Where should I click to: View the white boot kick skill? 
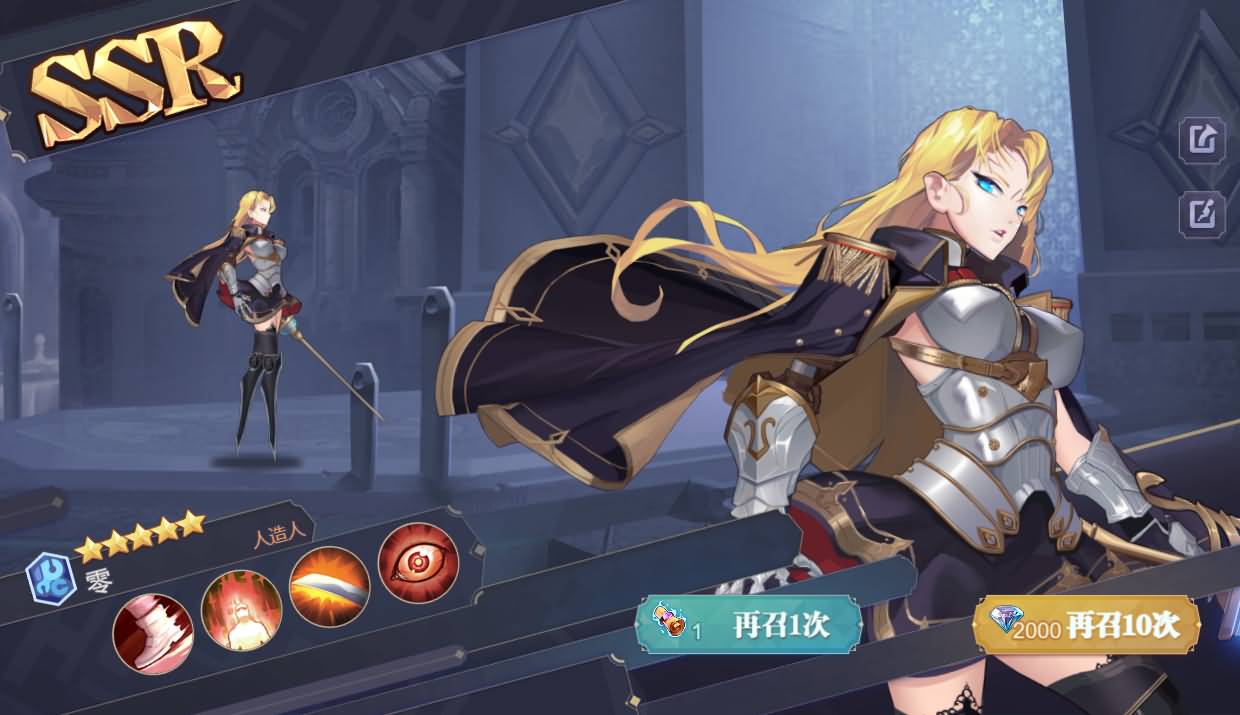pos(153,633)
